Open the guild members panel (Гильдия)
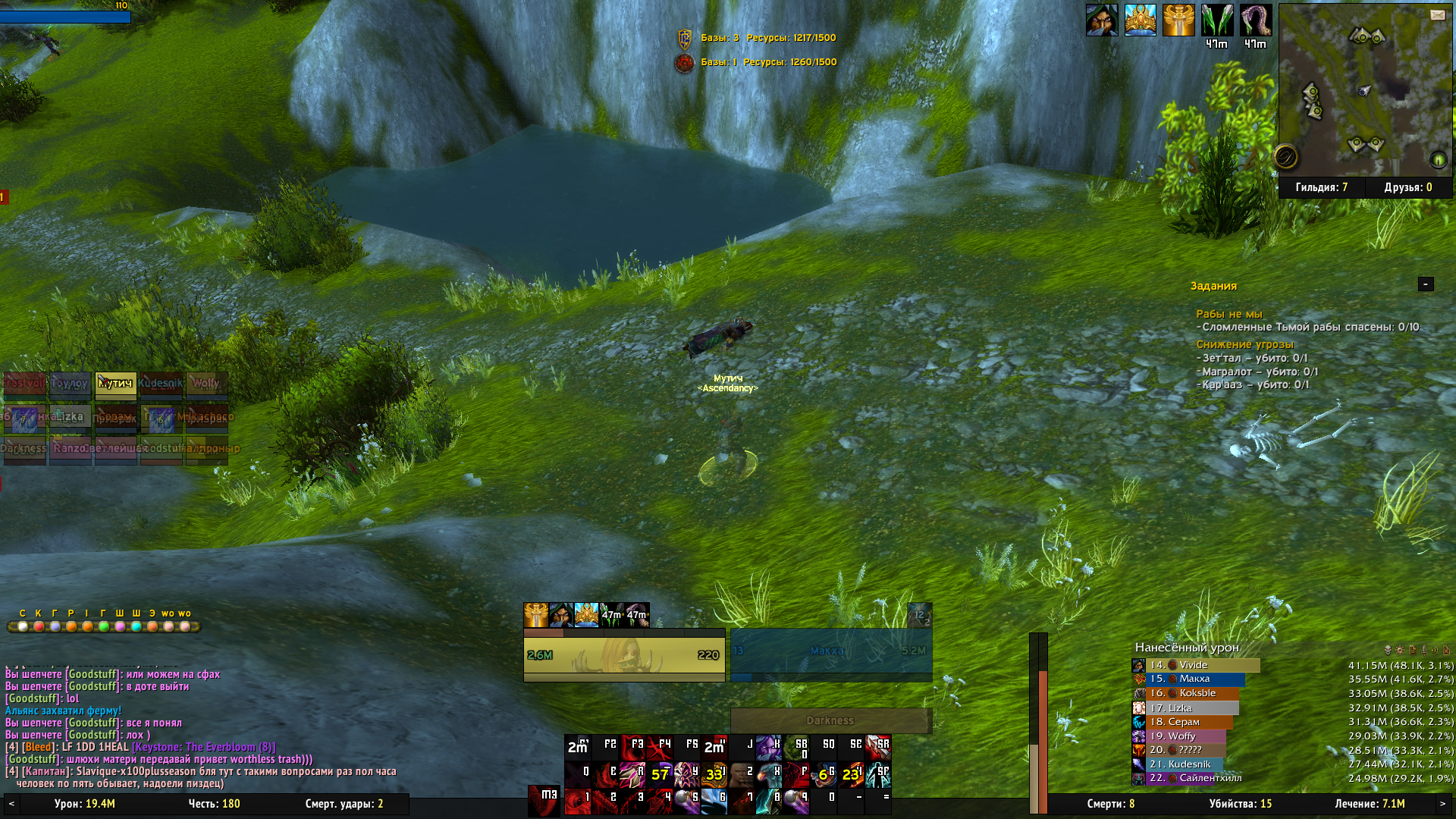 pos(1322,187)
